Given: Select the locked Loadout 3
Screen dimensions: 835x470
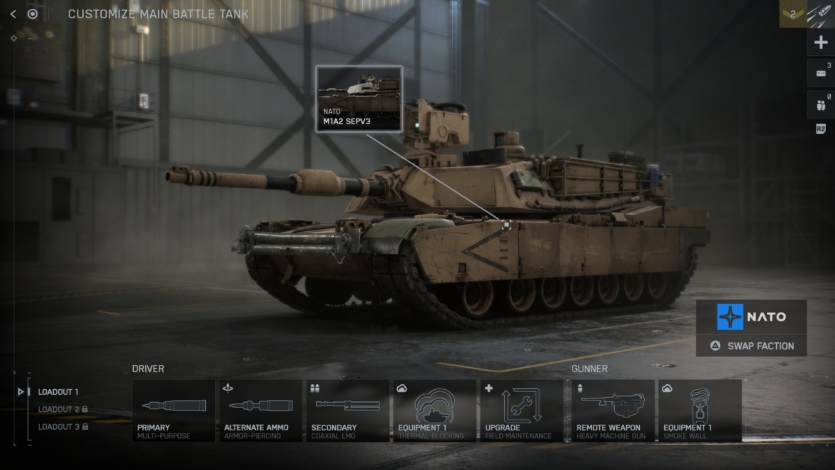Looking at the screenshot, I should 62,427.
